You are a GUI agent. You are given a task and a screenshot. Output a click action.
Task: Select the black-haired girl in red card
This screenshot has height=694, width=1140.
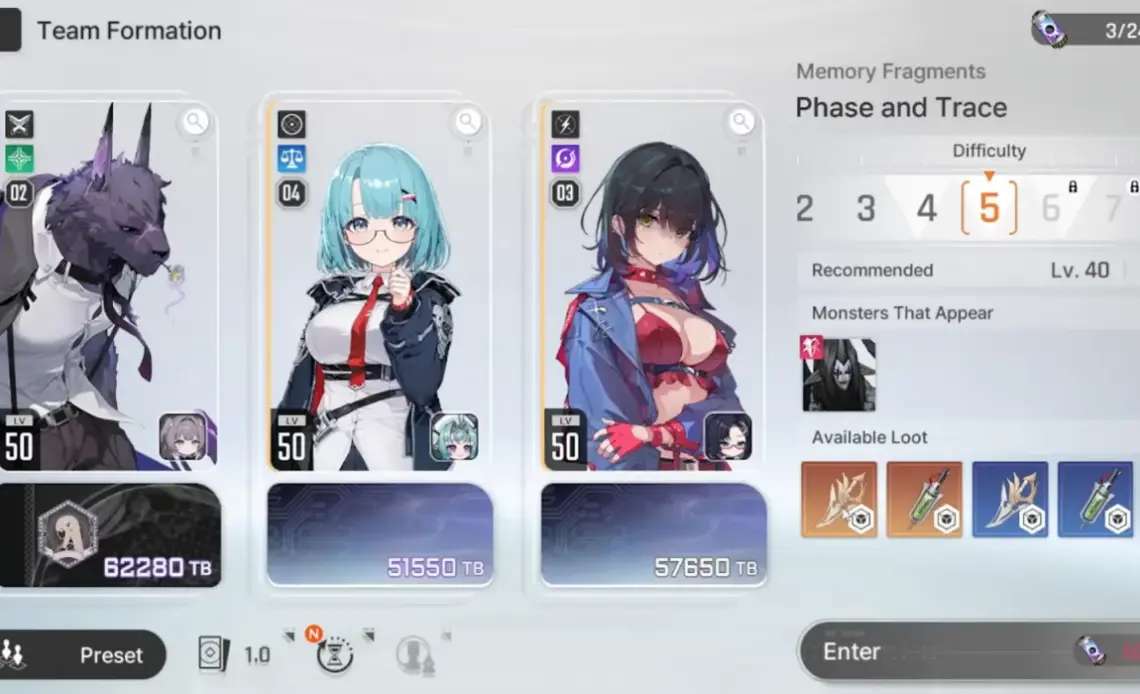pyautogui.click(x=653, y=290)
